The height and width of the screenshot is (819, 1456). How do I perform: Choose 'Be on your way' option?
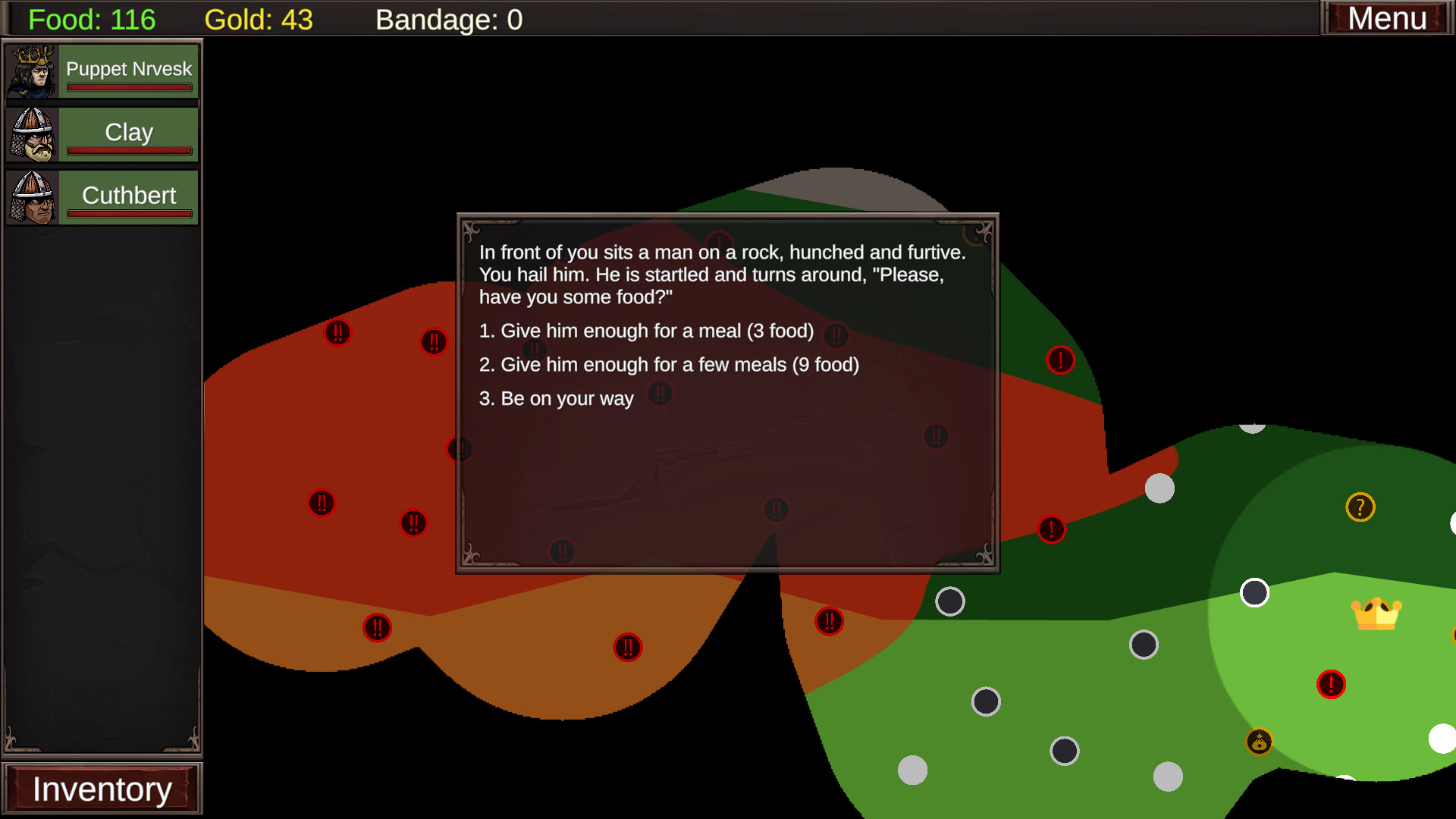[x=556, y=399]
